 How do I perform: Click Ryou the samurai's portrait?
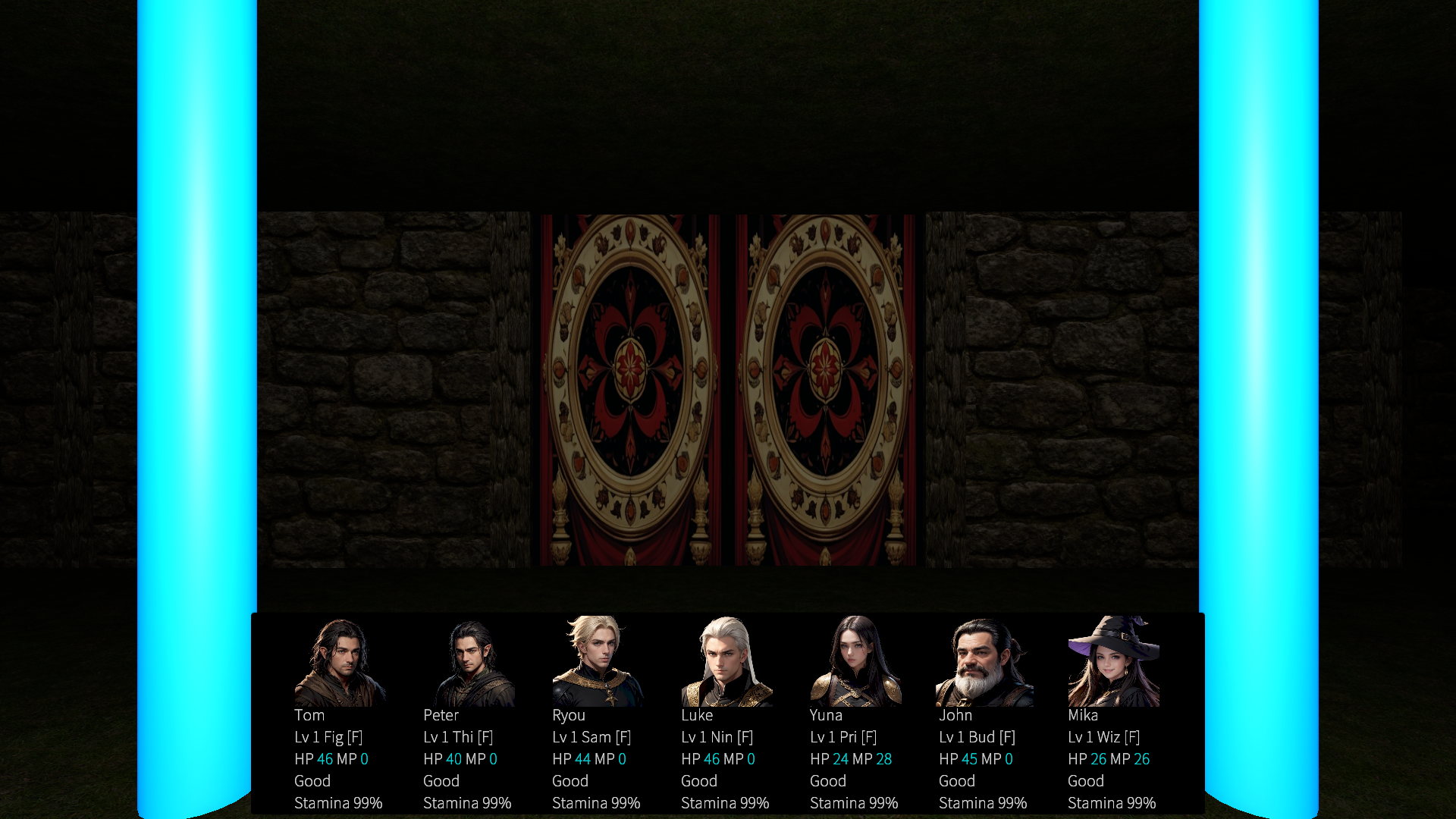point(598,661)
